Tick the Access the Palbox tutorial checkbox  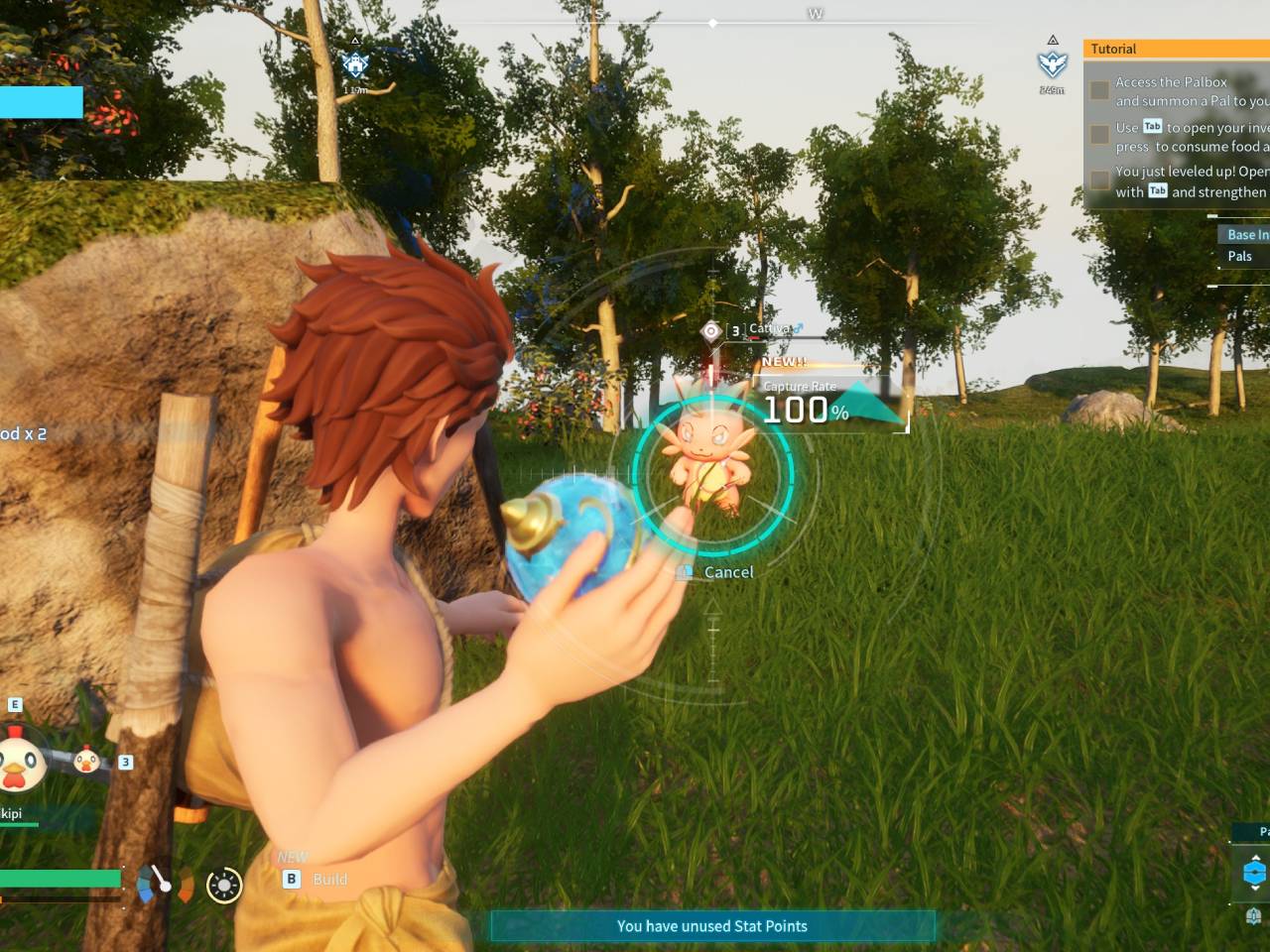pos(1099,90)
